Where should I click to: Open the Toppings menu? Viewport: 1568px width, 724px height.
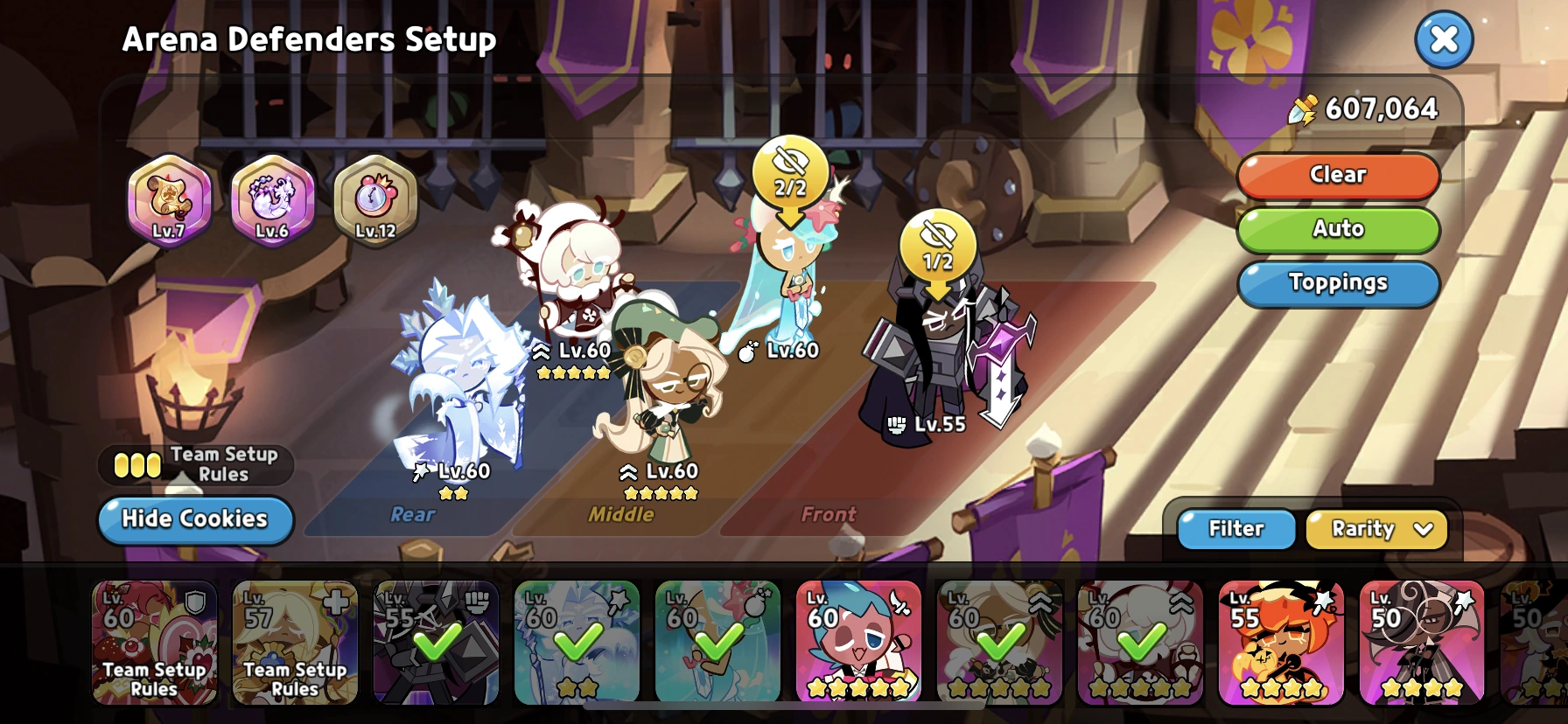pos(1338,283)
